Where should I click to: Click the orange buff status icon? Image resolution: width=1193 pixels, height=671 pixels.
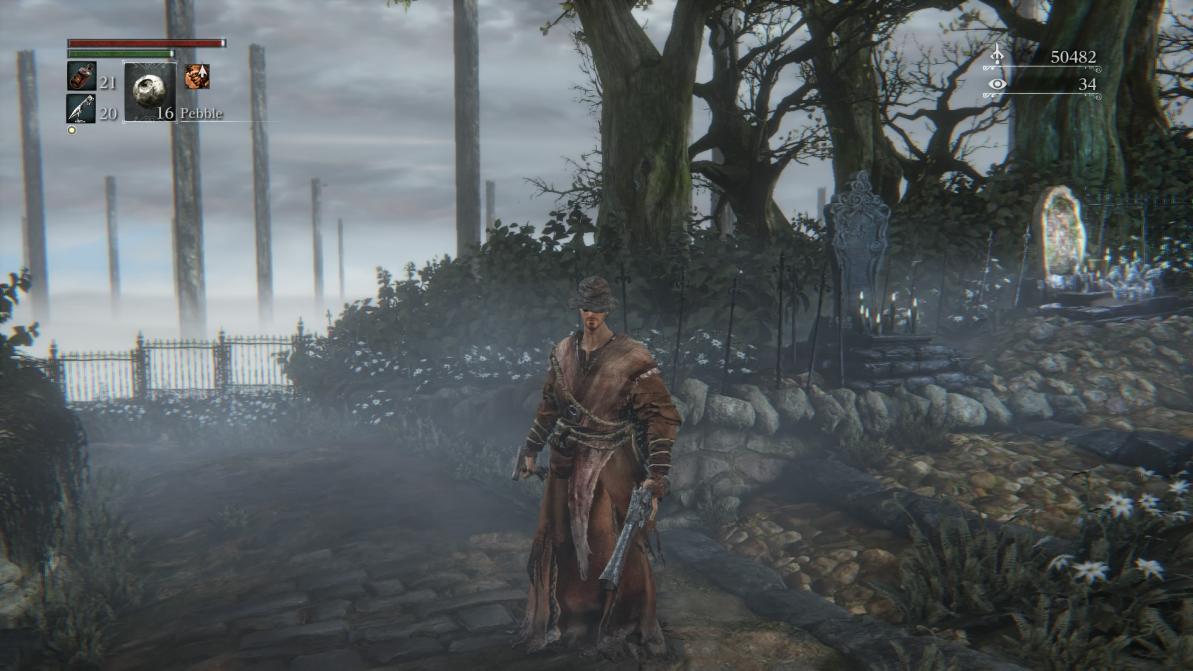pyautogui.click(x=197, y=76)
